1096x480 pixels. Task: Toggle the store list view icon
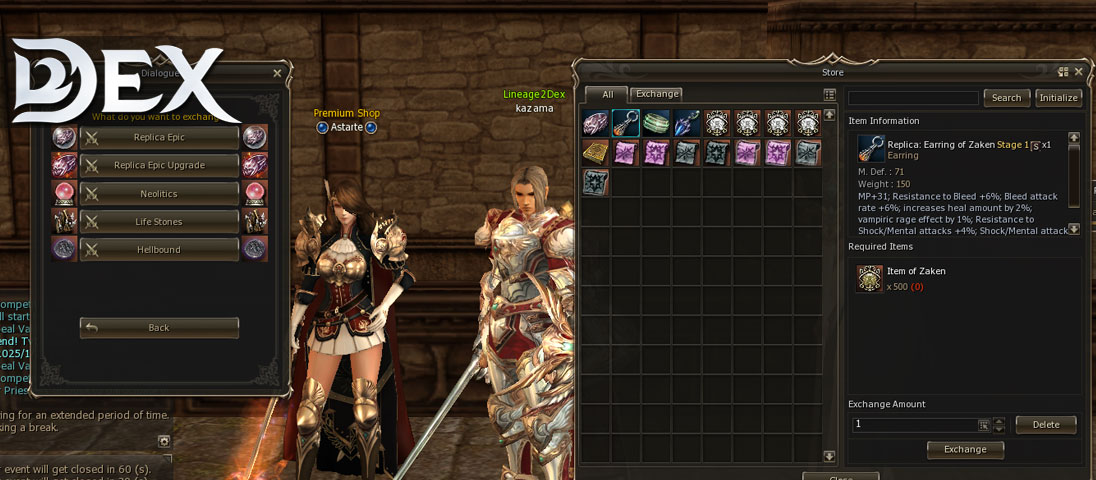coord(829,95)
